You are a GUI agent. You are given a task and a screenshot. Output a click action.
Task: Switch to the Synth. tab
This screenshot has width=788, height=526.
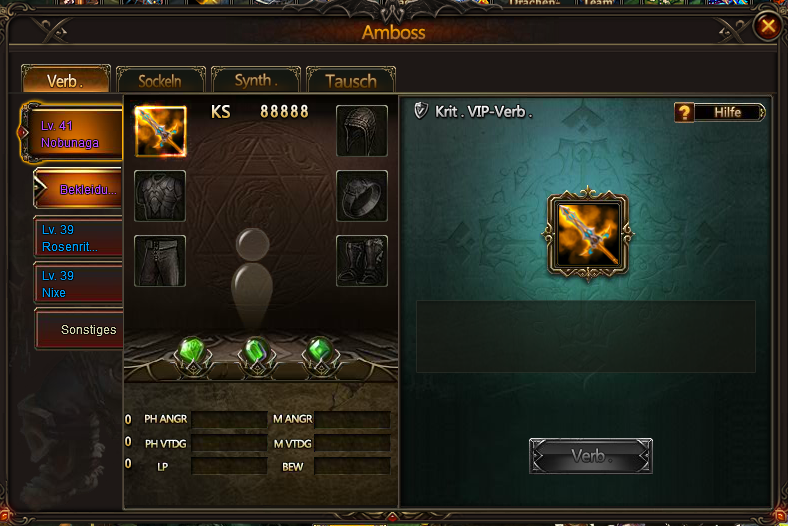coord(254,80)
